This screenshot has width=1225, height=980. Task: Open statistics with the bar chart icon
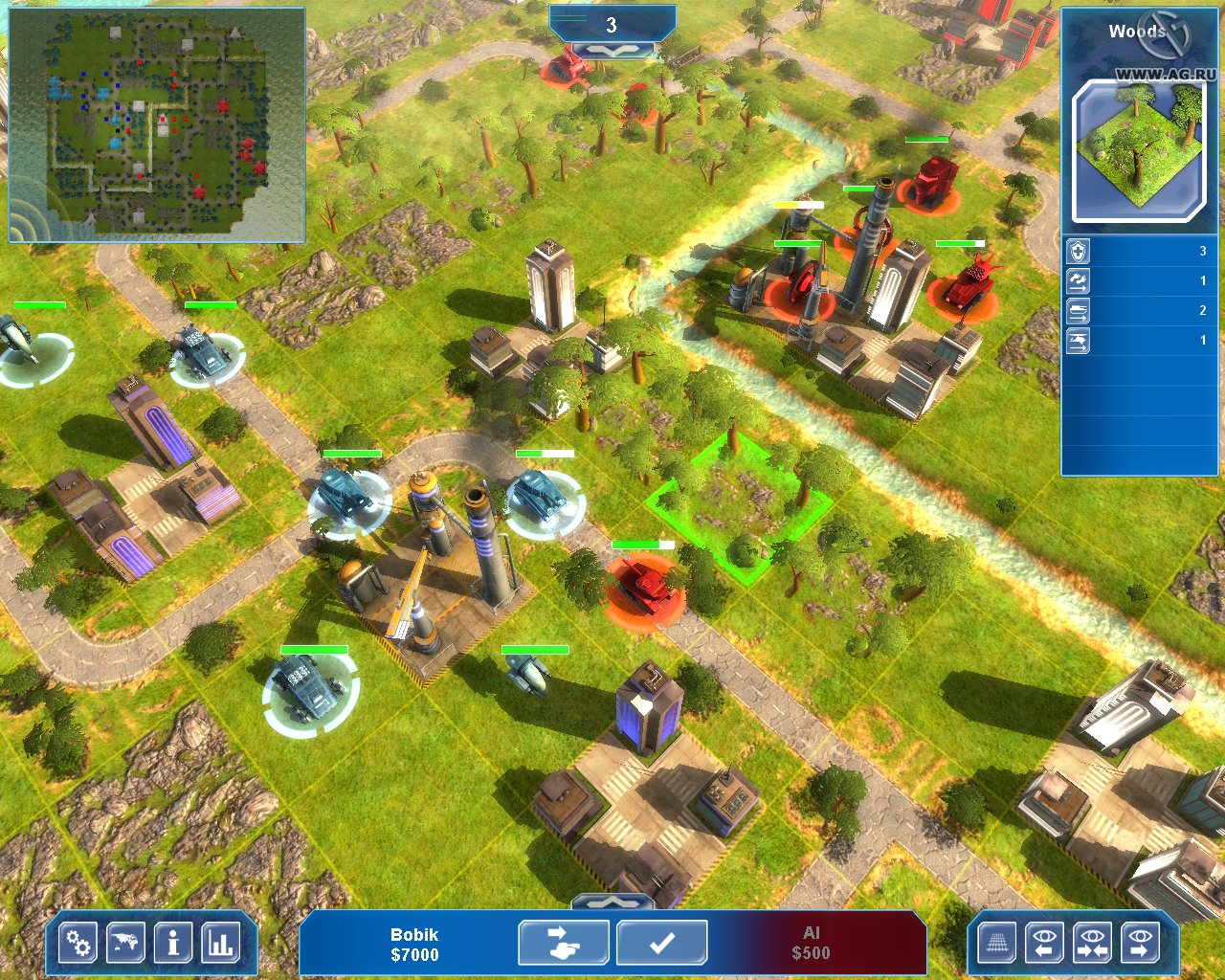coord(220,944)
